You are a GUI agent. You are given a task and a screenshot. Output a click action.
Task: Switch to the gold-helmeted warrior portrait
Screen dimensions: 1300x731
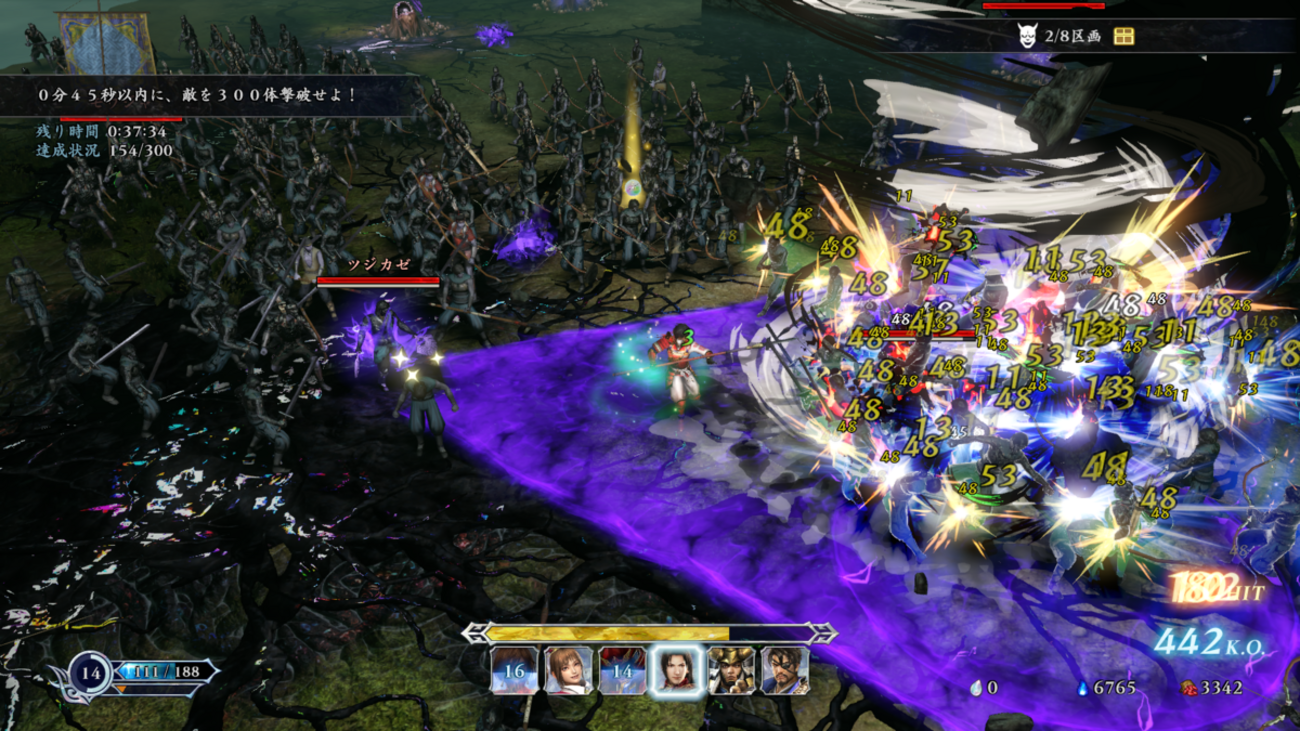[729, 670]
